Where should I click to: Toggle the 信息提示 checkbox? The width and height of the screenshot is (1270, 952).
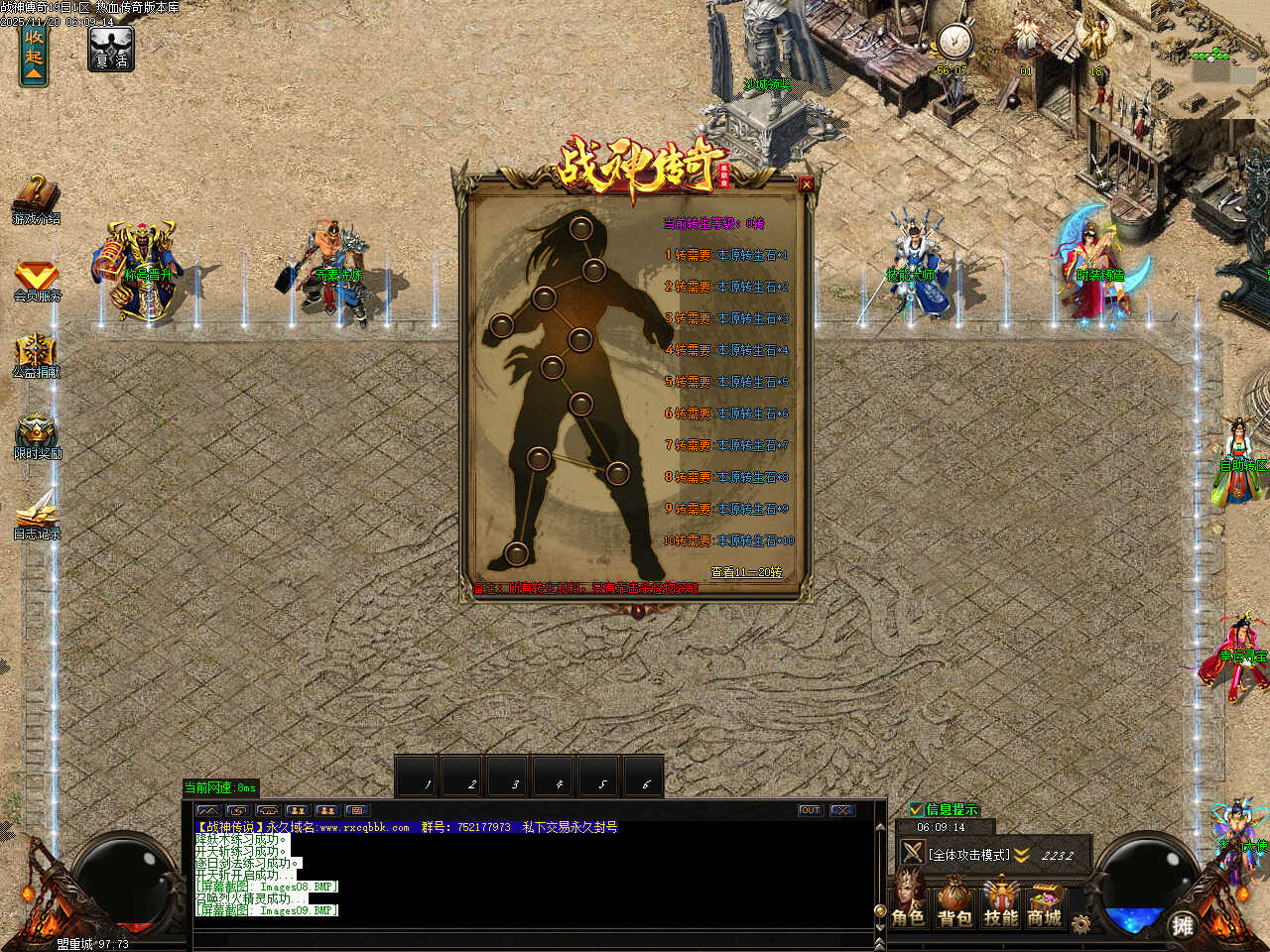tap(917, 809)
